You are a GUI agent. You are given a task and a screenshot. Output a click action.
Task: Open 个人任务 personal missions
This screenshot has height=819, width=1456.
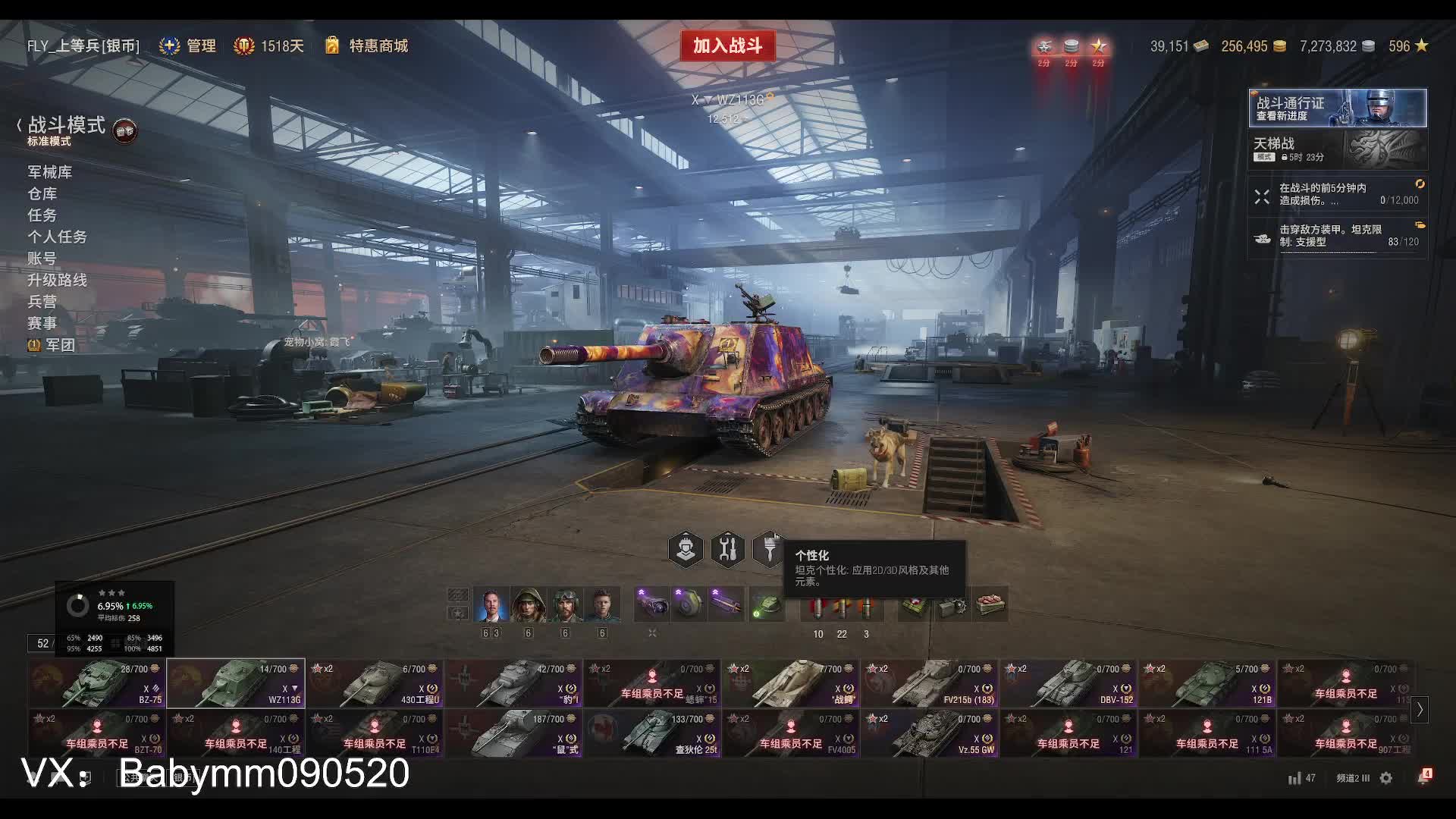click(x=58, y=237)
